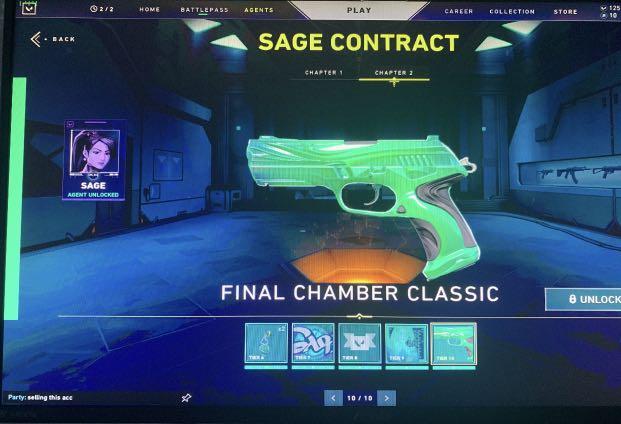Click the pin icon near party text
Image resolution: width=621 pixels, height=424 pixels.
pos(186,398)
